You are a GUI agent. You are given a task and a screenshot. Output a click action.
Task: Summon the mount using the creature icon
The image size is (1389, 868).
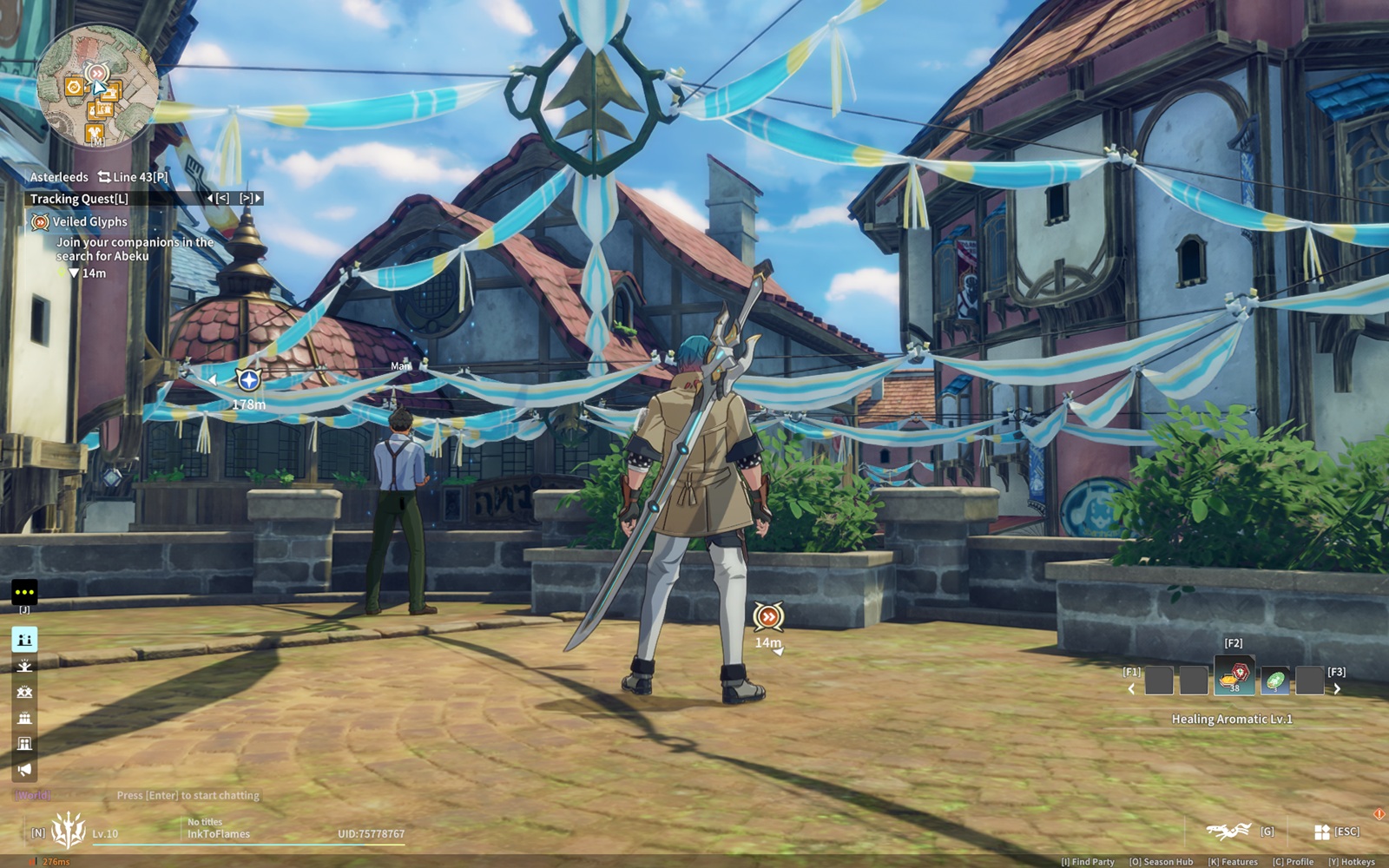(1228, 832)
